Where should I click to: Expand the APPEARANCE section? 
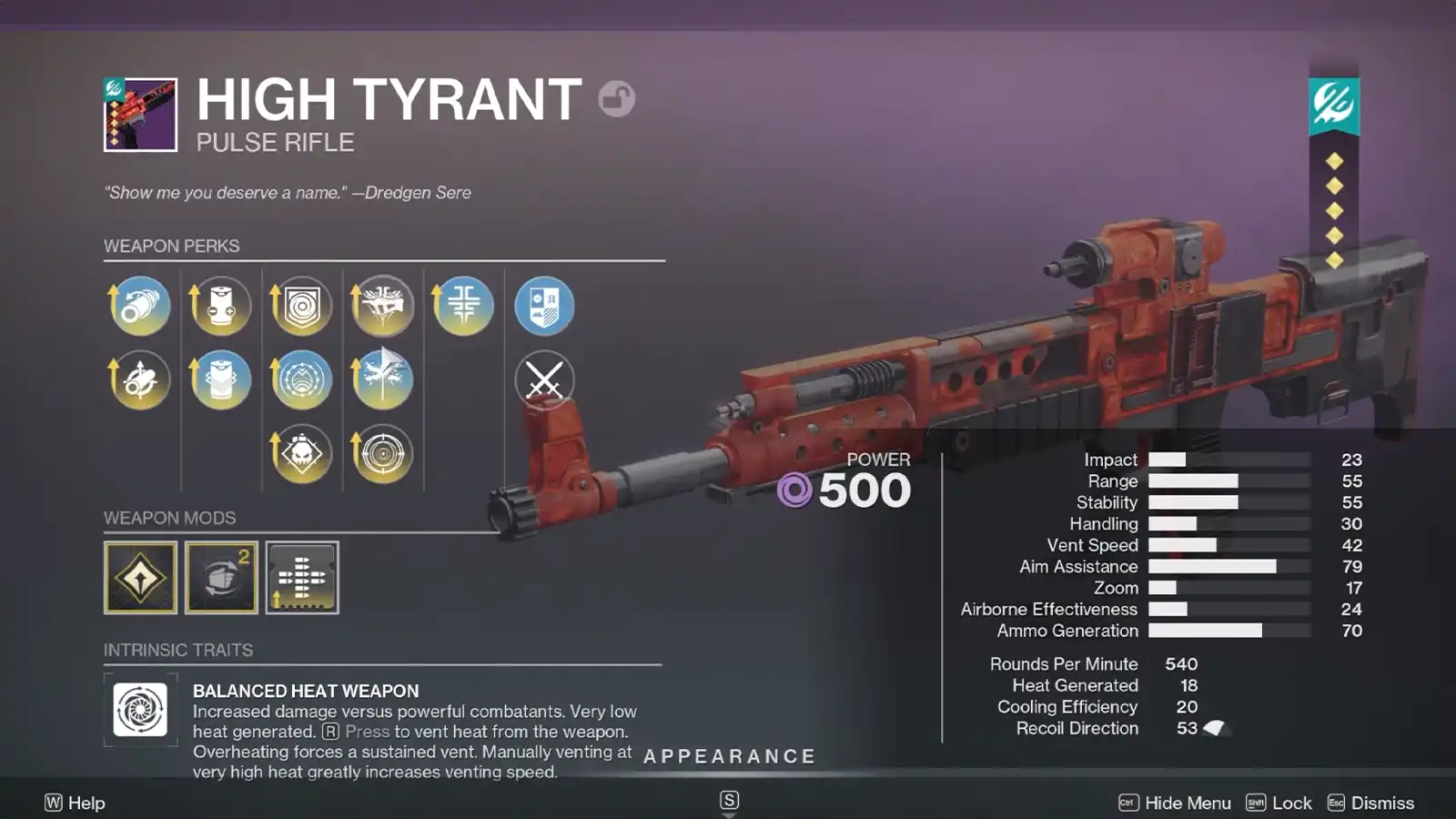pos(727,755)
